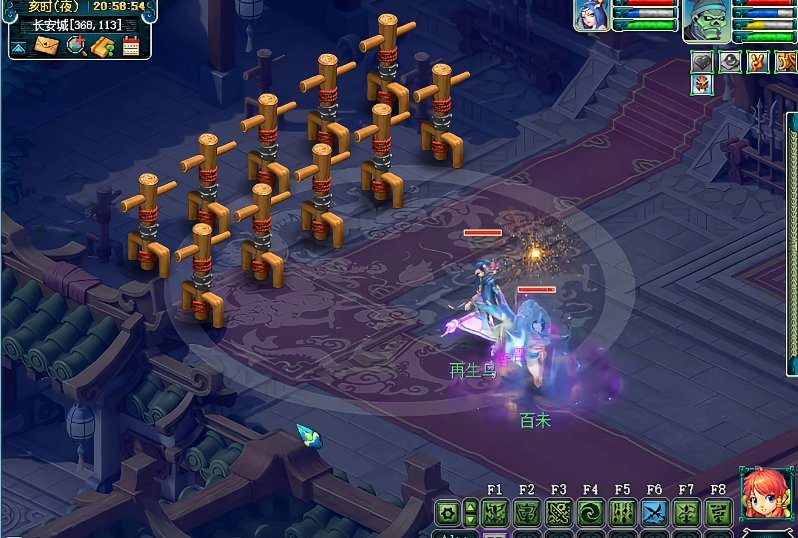Screen dimensions: 798x538
Task: Activate the skill in slot F1
Action: click(495, 513)
